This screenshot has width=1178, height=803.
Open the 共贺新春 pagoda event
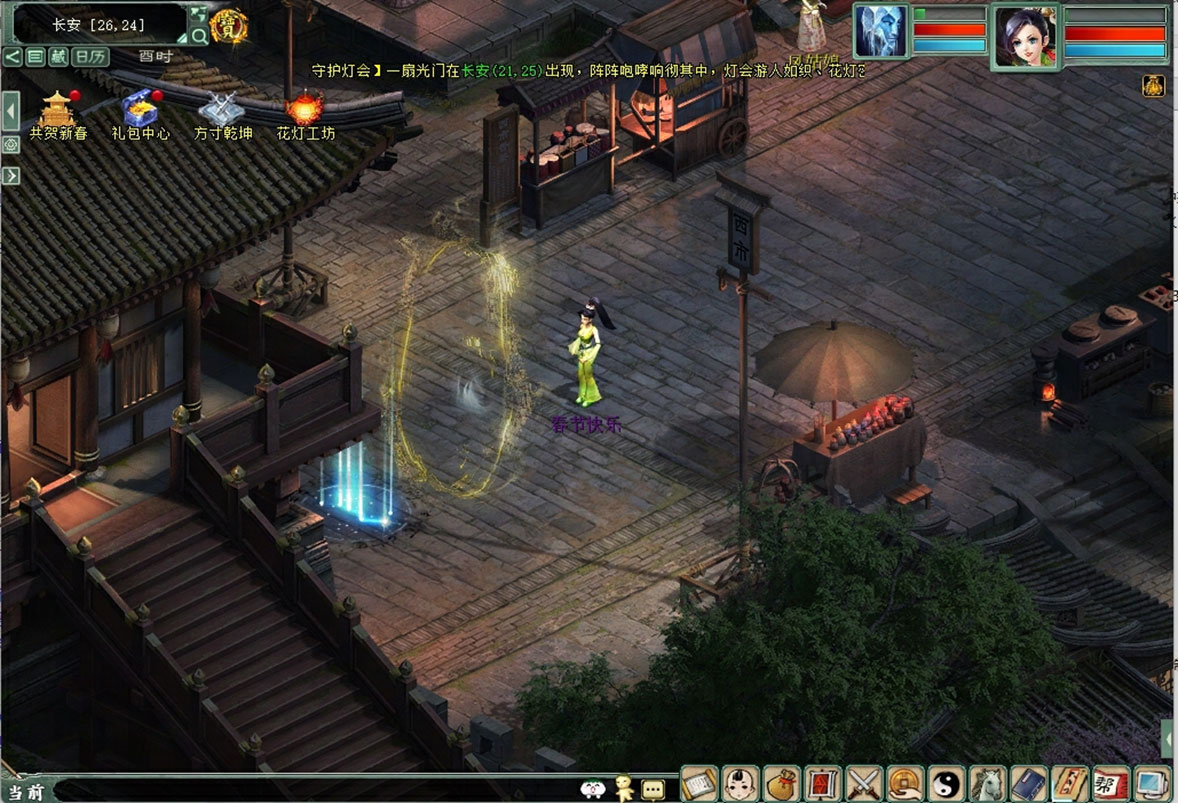[x=57, y=108]
